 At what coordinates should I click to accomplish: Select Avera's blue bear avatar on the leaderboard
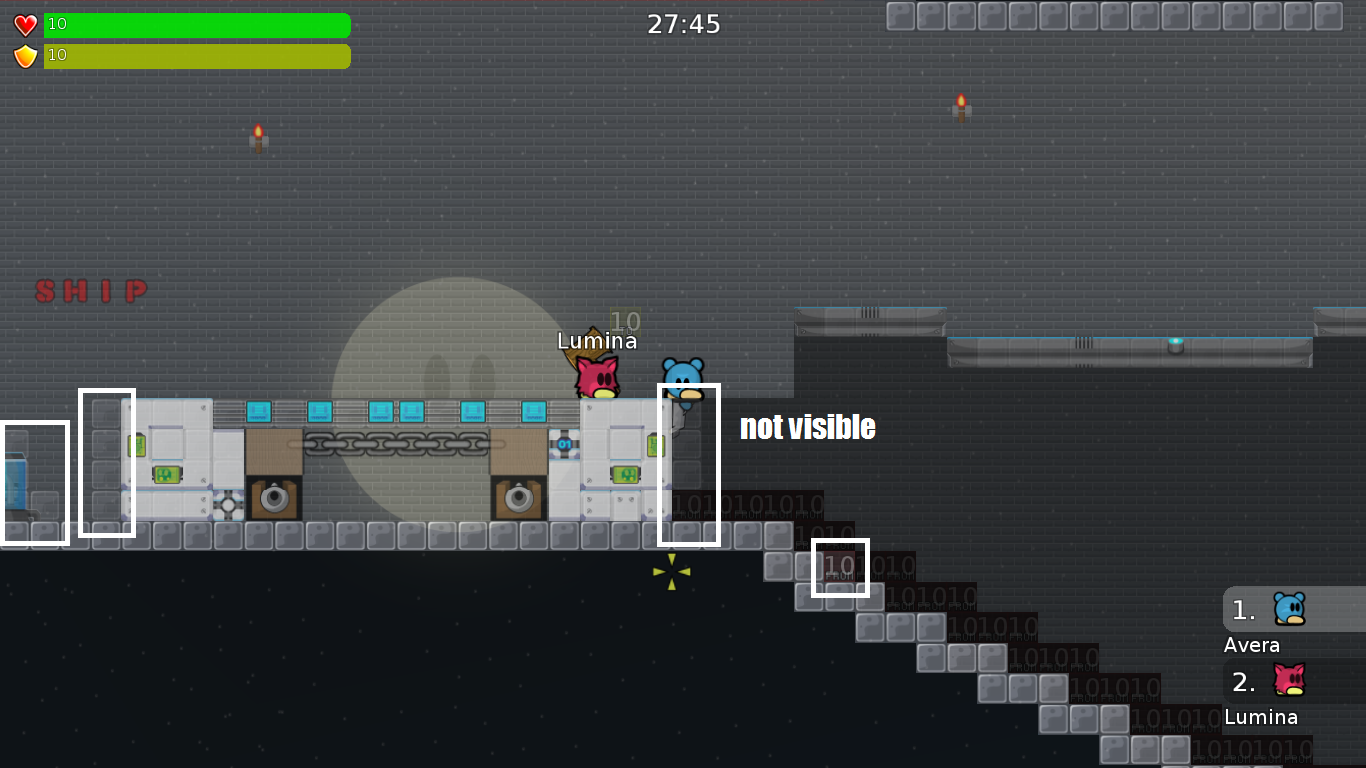point(1290,609)
